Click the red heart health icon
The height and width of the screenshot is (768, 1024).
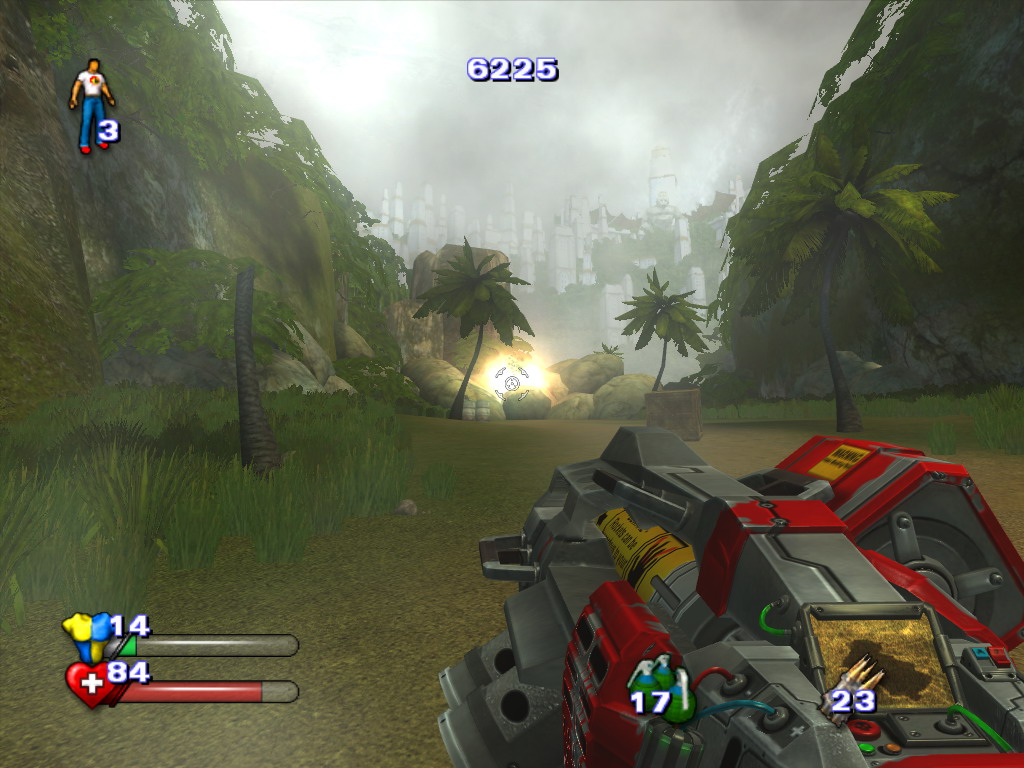tap(89, 684)
